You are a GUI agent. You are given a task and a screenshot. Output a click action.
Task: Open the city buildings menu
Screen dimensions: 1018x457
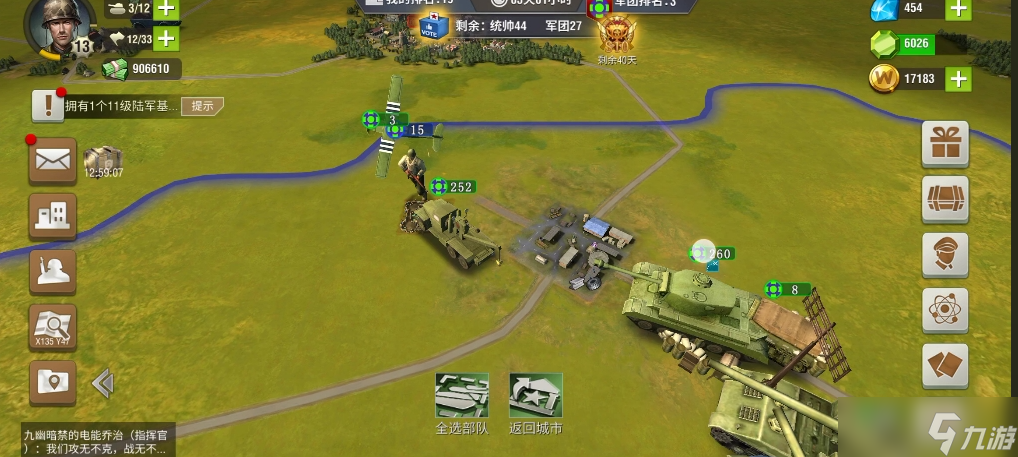tap(52, 214)
